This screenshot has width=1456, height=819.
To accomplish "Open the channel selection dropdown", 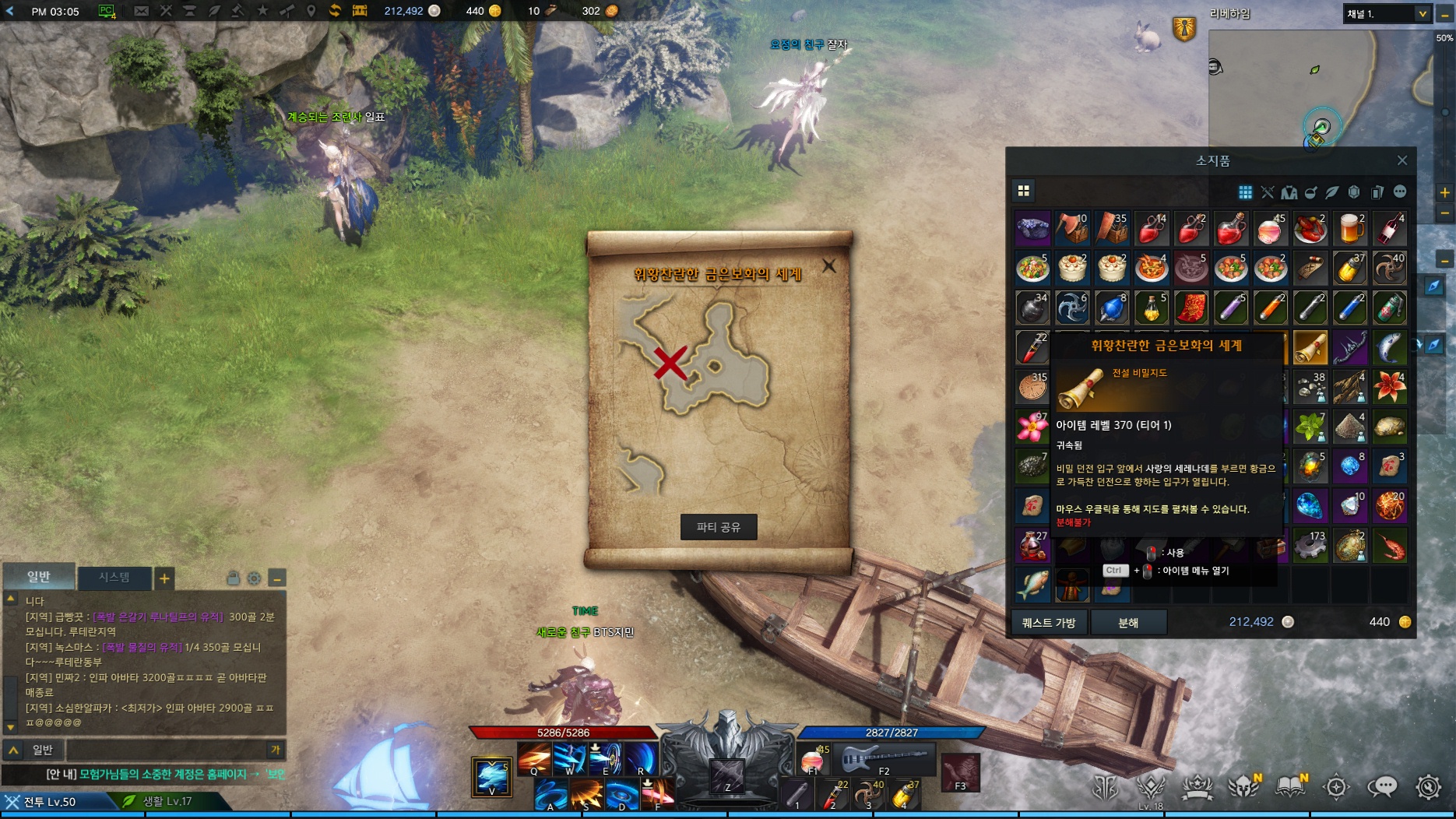I will [x=1422, y=14].
